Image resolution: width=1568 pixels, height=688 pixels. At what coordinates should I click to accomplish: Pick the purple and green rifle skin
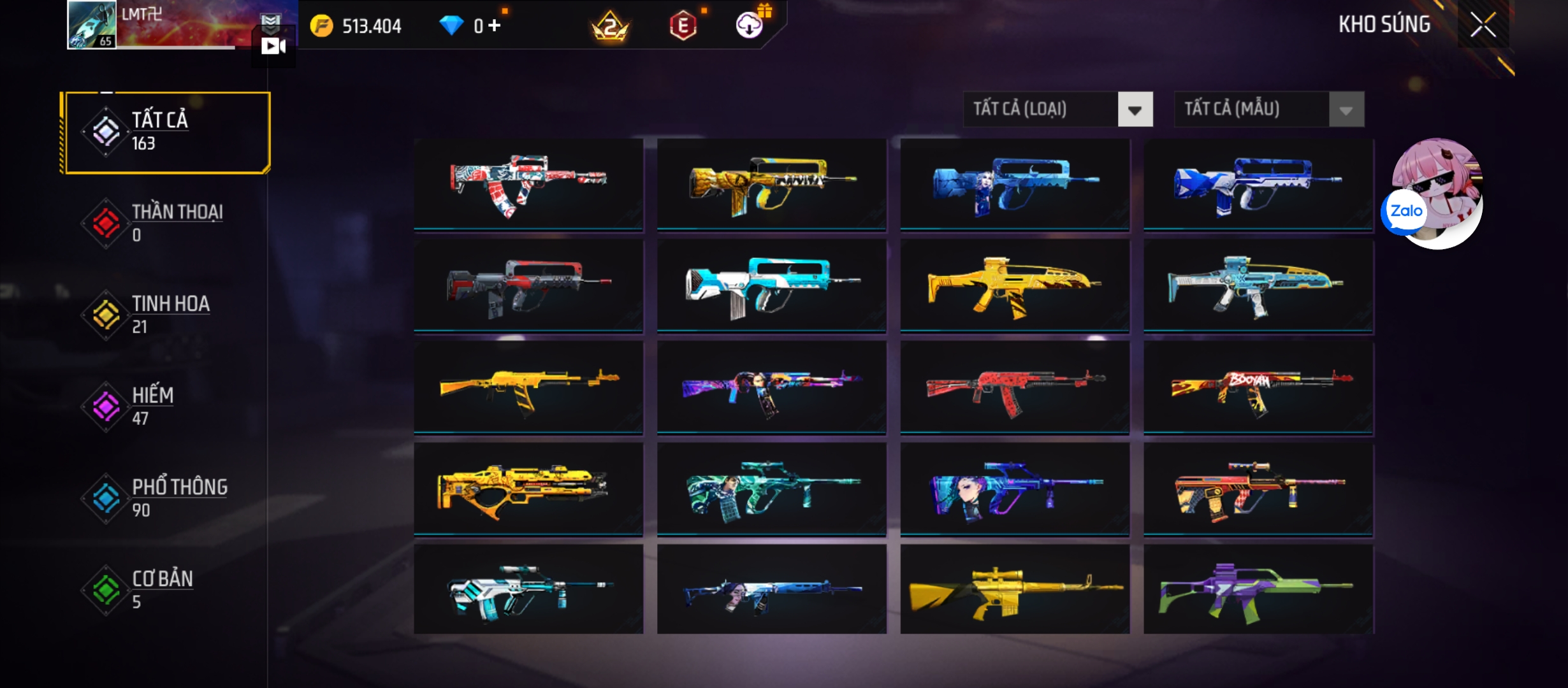pos(1258,589)
